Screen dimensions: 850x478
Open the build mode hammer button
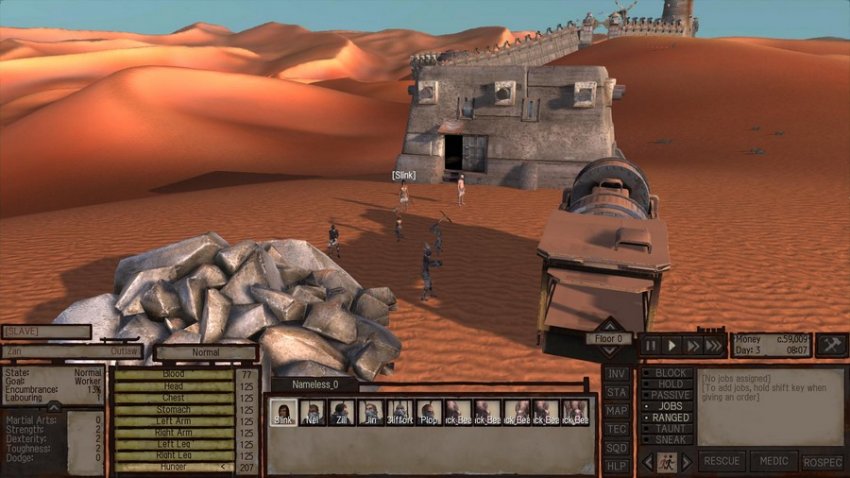point(832,345)
